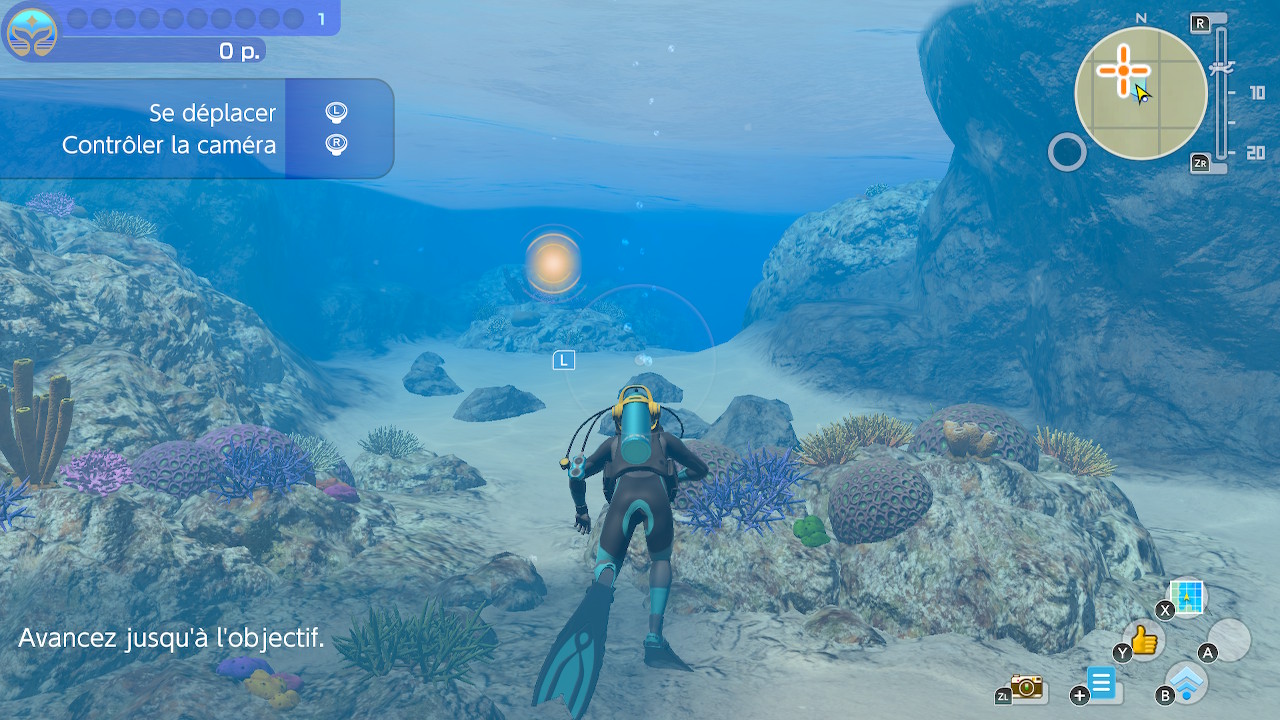
Task: Select the yellow player arrow on minimap
Action: [x=1142, y=94]
